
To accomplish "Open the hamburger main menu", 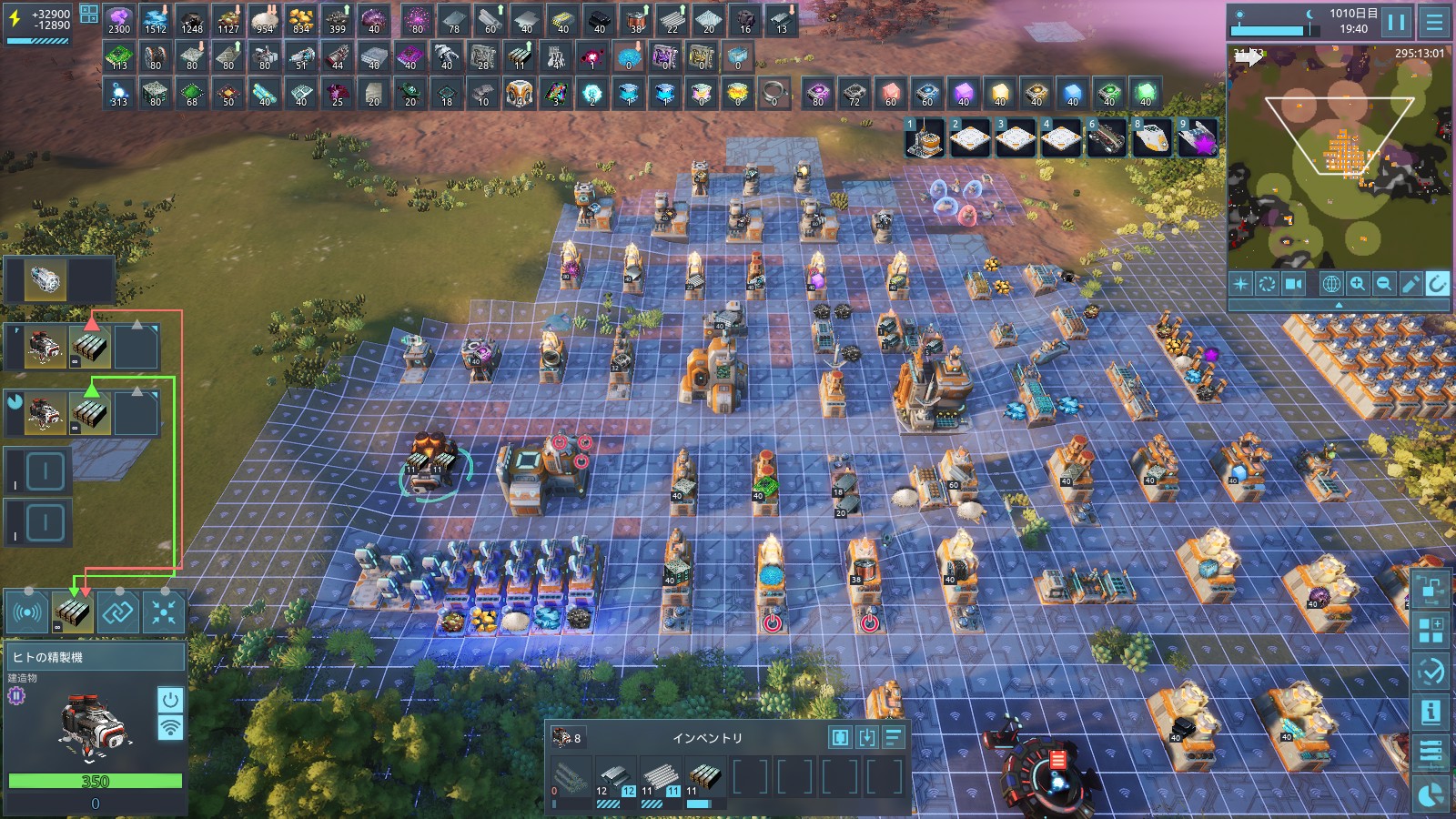I will [x=1435, y=21].
